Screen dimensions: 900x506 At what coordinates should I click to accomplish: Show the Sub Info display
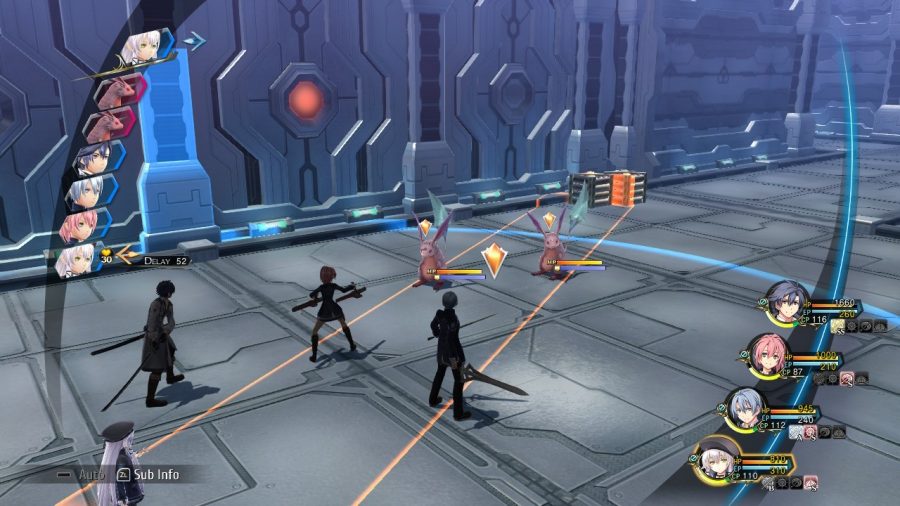[150, 474]
